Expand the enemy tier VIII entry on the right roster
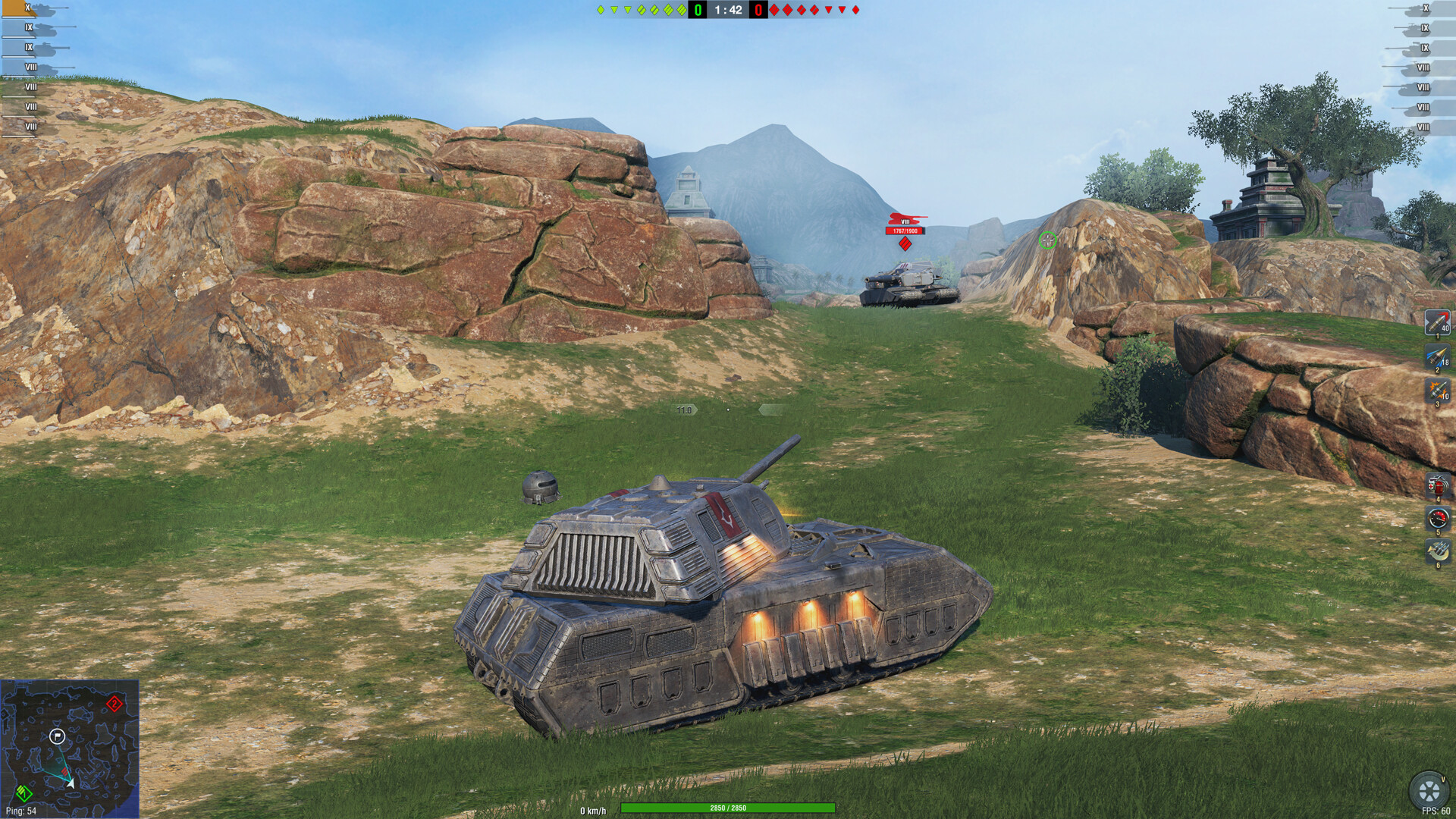 (x=1423, y=66)
